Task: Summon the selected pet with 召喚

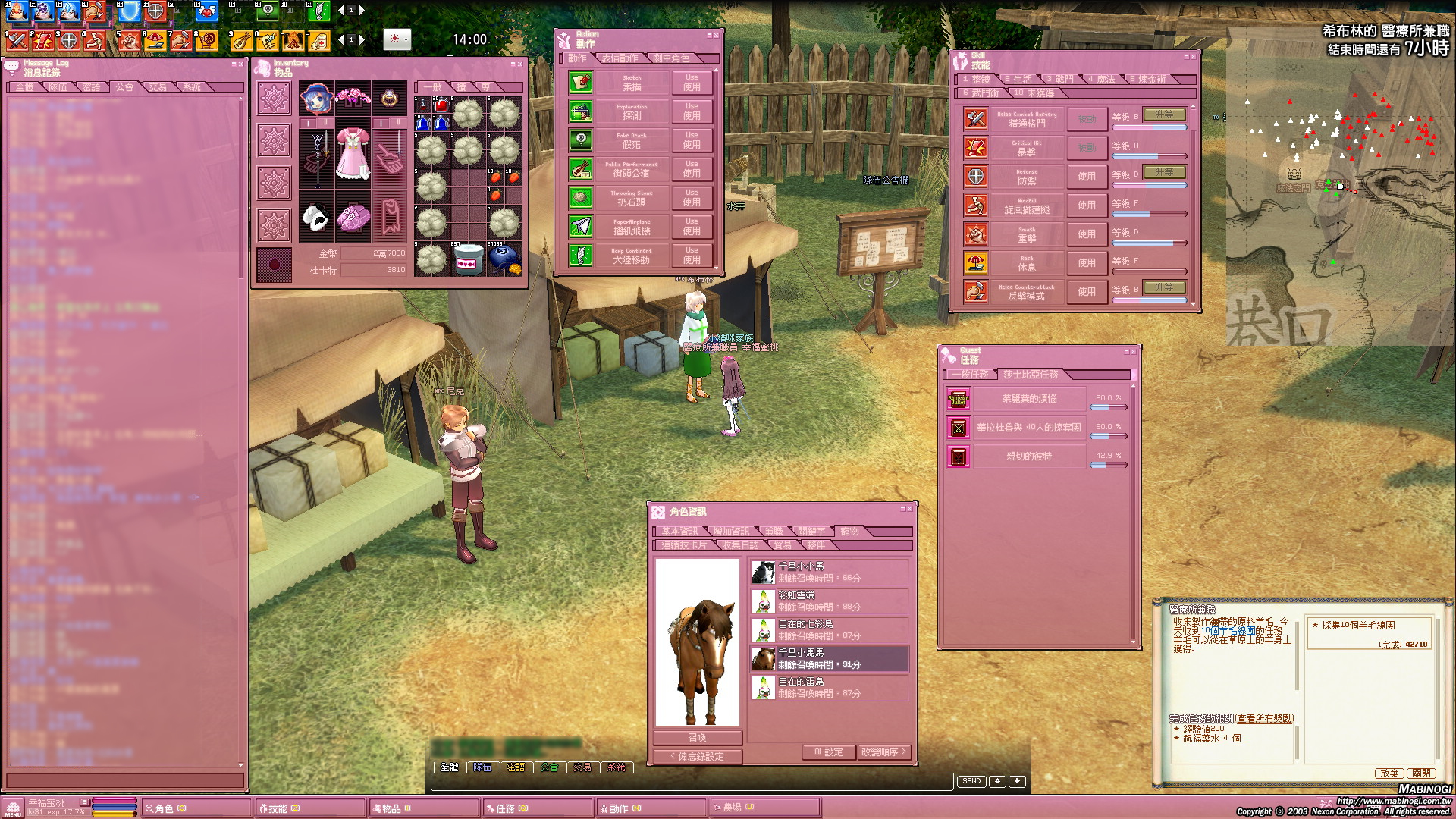Action: (697, 738)
